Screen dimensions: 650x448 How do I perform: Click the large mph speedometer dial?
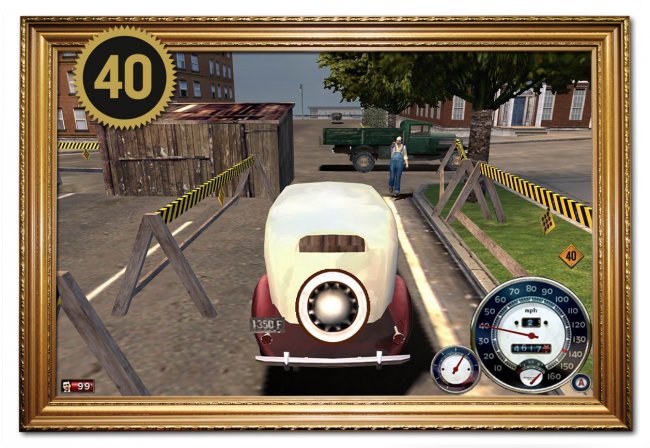pyautogui.click(x=530, y=331)
